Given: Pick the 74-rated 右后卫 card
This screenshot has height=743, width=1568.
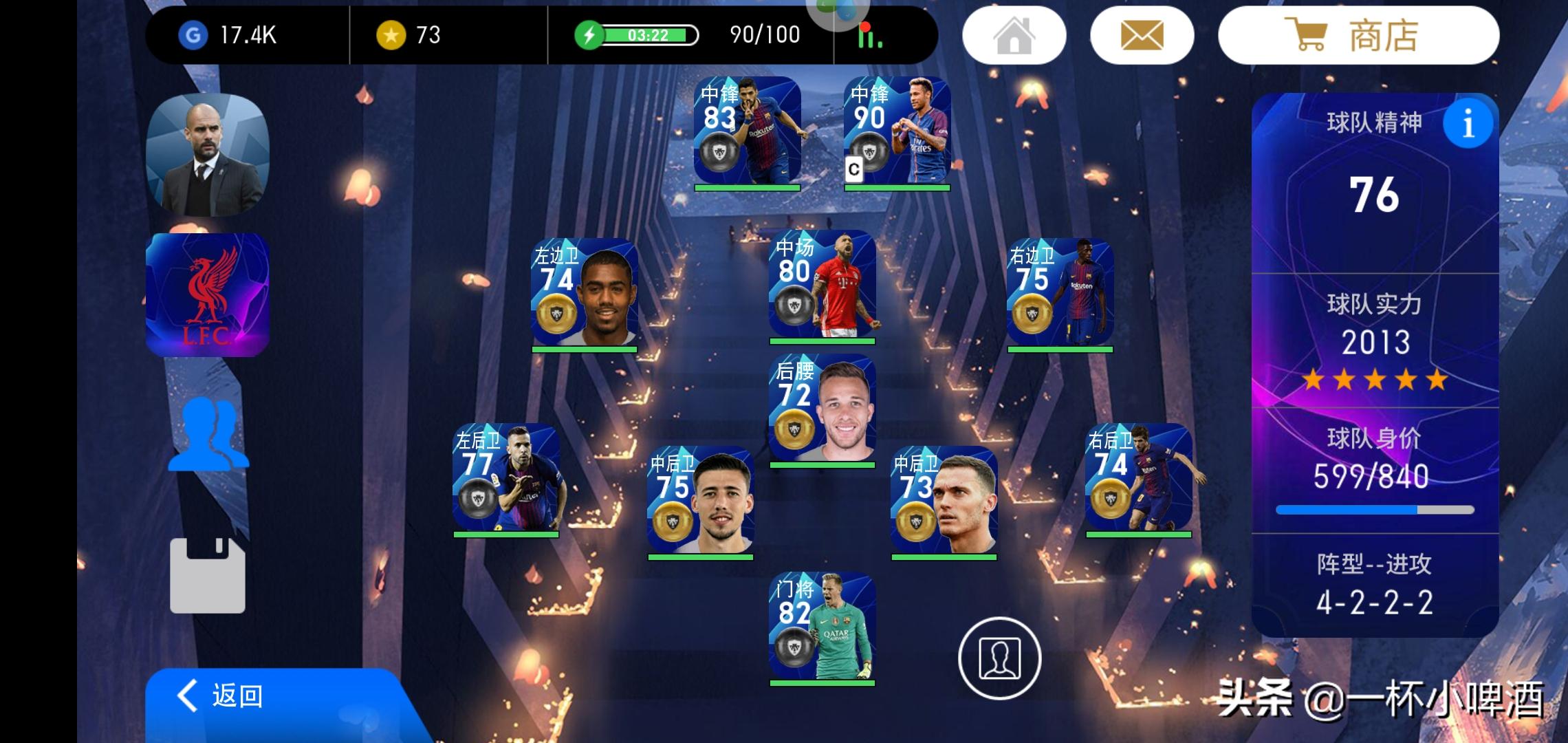Looking at the screenshot, I should 1138,477.
